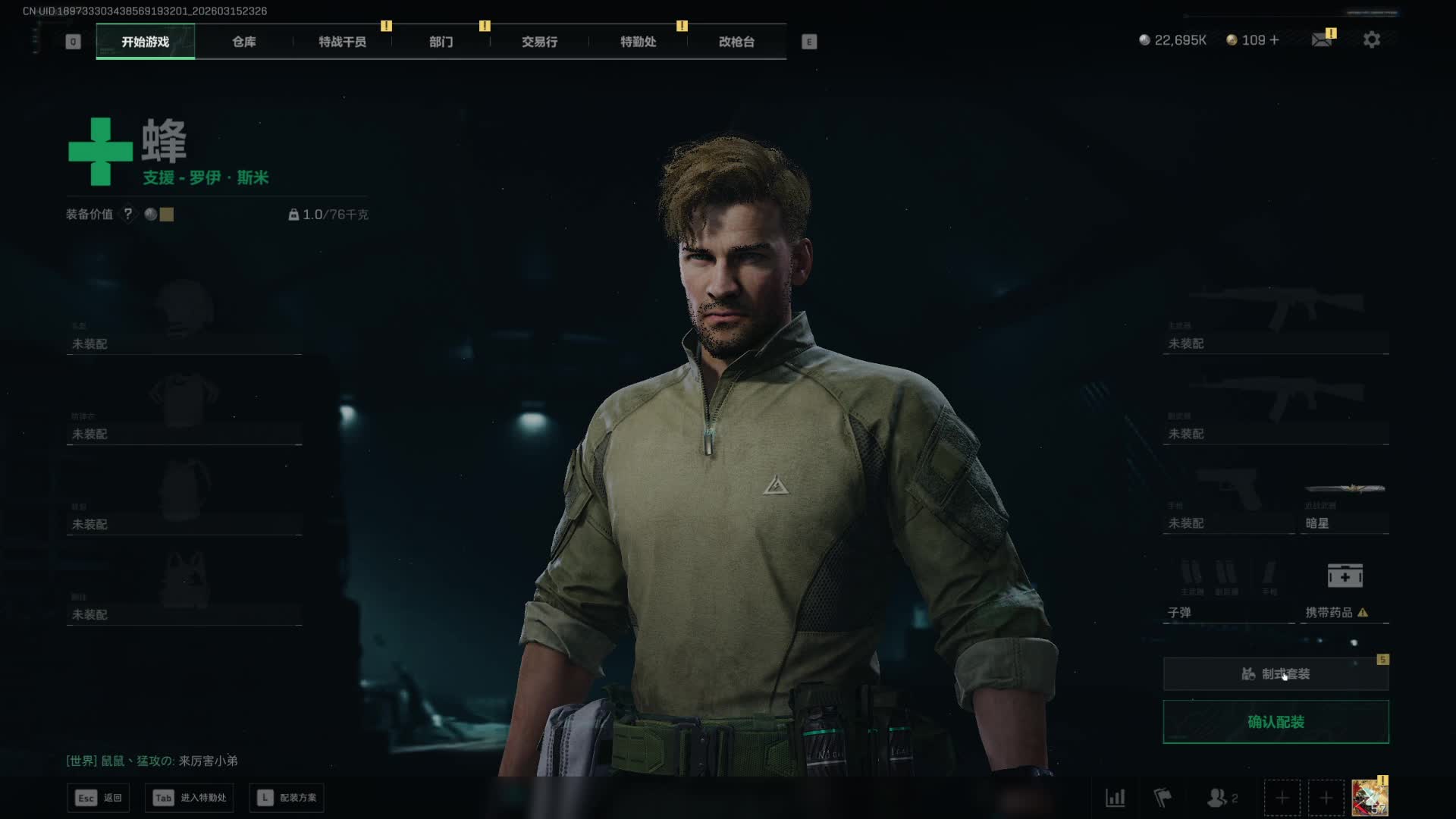Switch to the 仓库 tab
Screen dimensions: 1456x819
[x=243, y=42]
